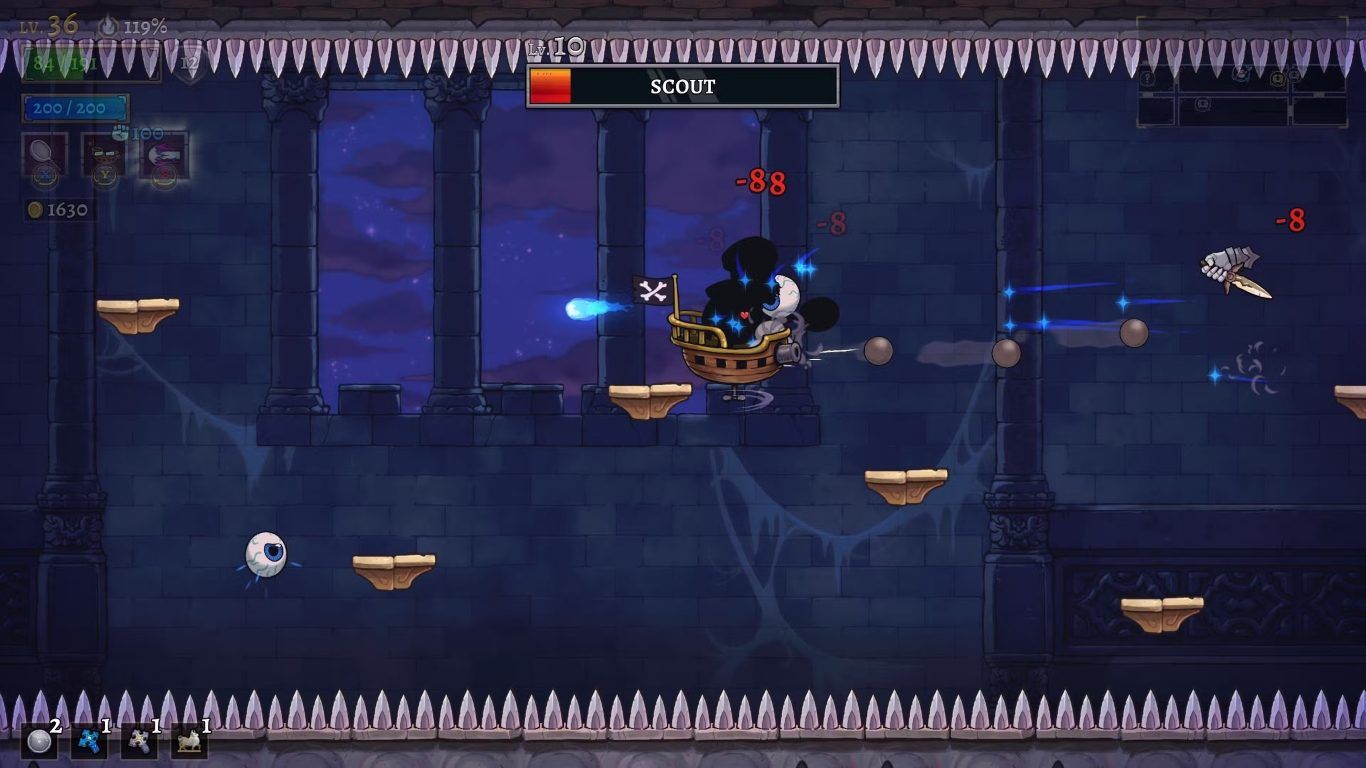This screenshot has width=1366, height=768.
Task: Select the frying pan weapon icon
Action: click(45, 154)
